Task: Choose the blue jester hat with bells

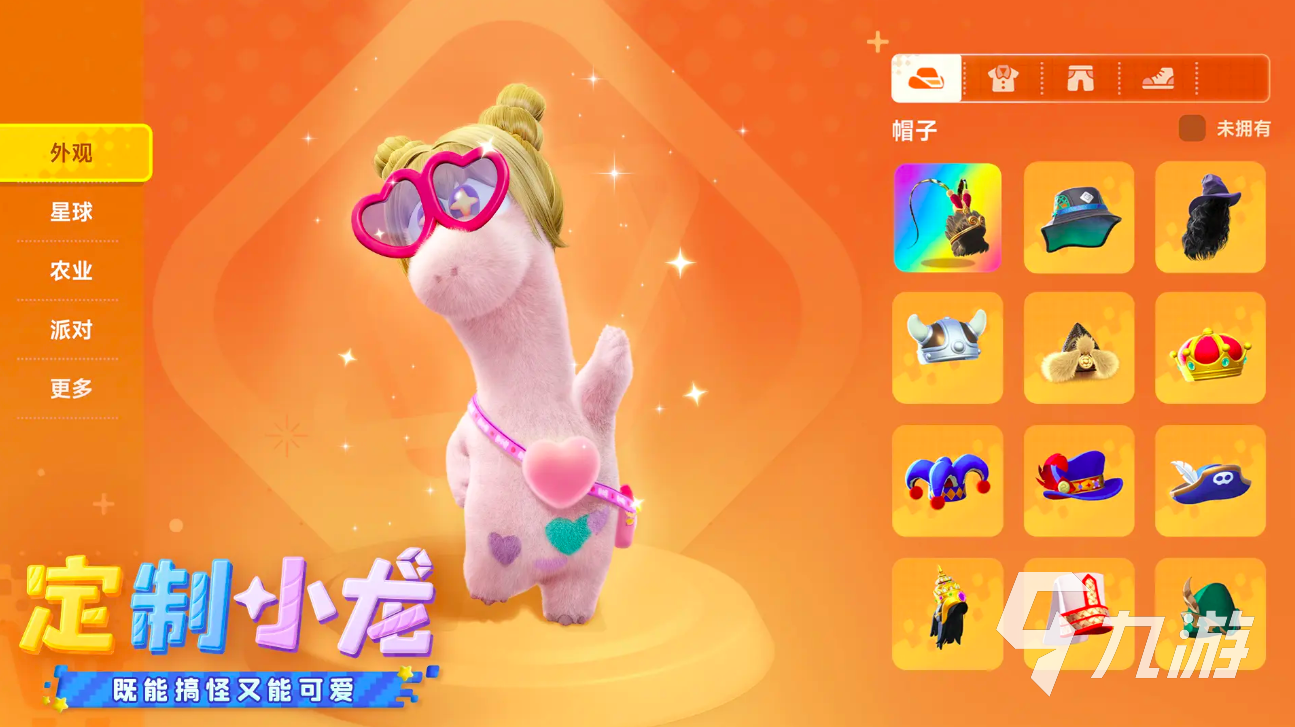Action: 947,479
